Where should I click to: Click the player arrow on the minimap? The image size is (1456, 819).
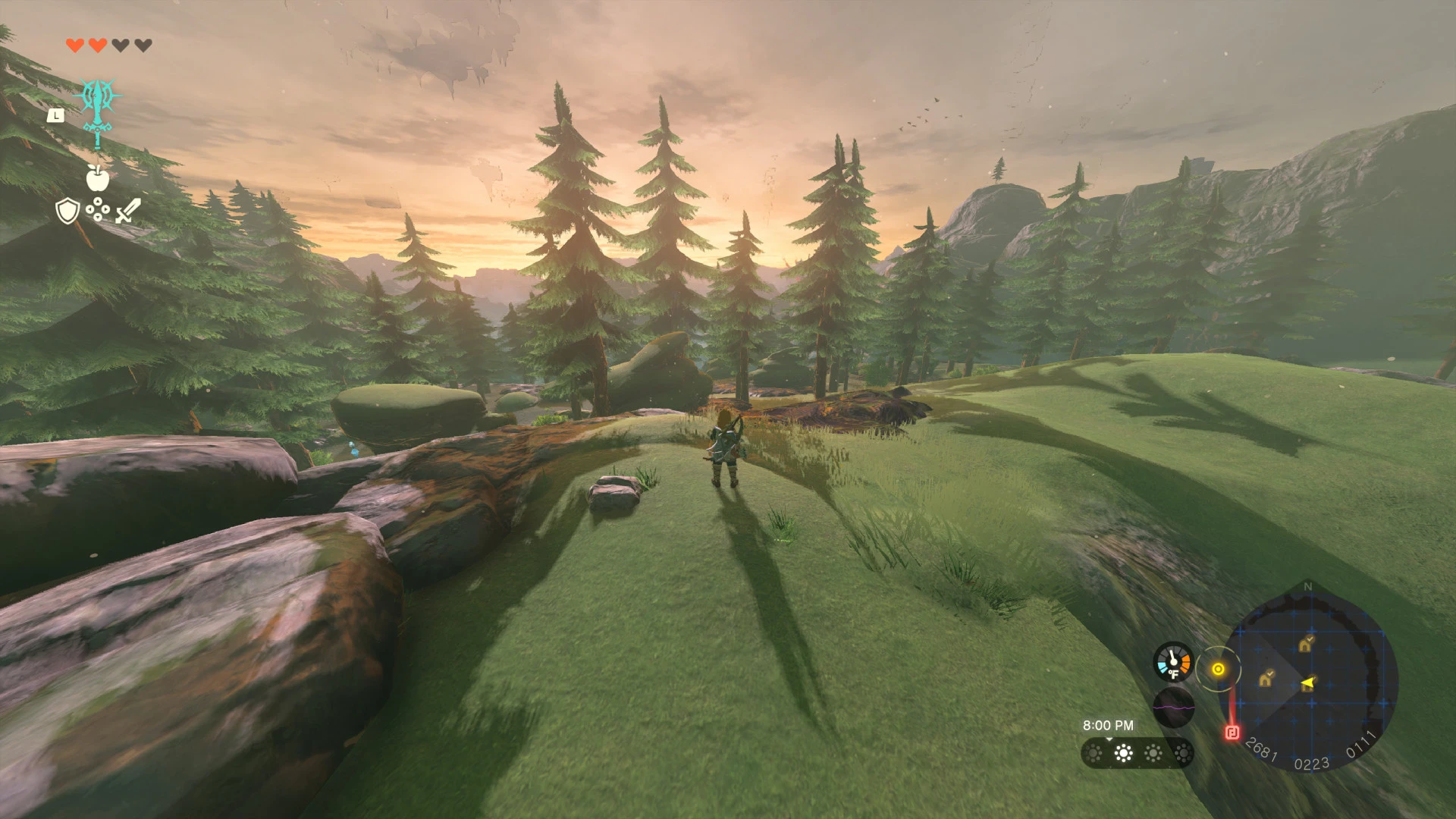click(1309, 683)
